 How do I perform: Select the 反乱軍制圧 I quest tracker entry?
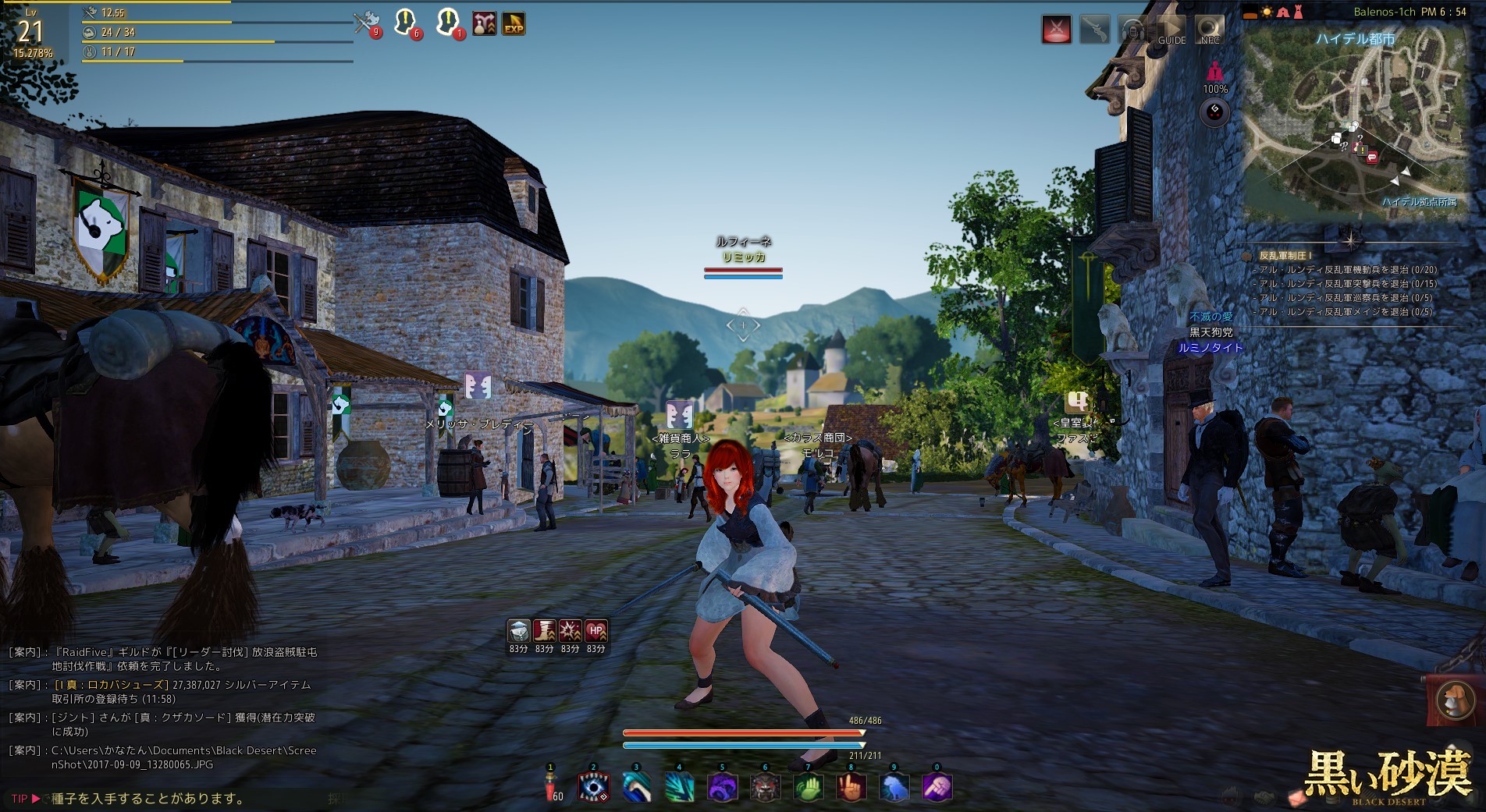(1285, 256)
